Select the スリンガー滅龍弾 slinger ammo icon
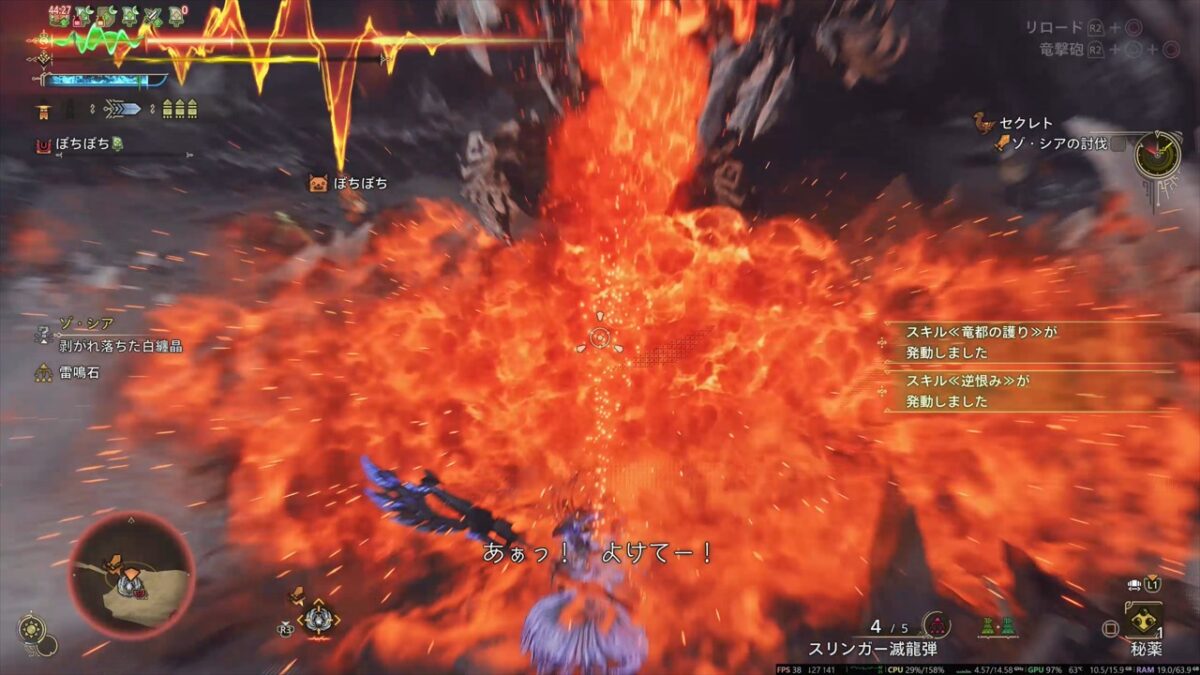The image size is (1200, 675). click(x=936, y=626)
